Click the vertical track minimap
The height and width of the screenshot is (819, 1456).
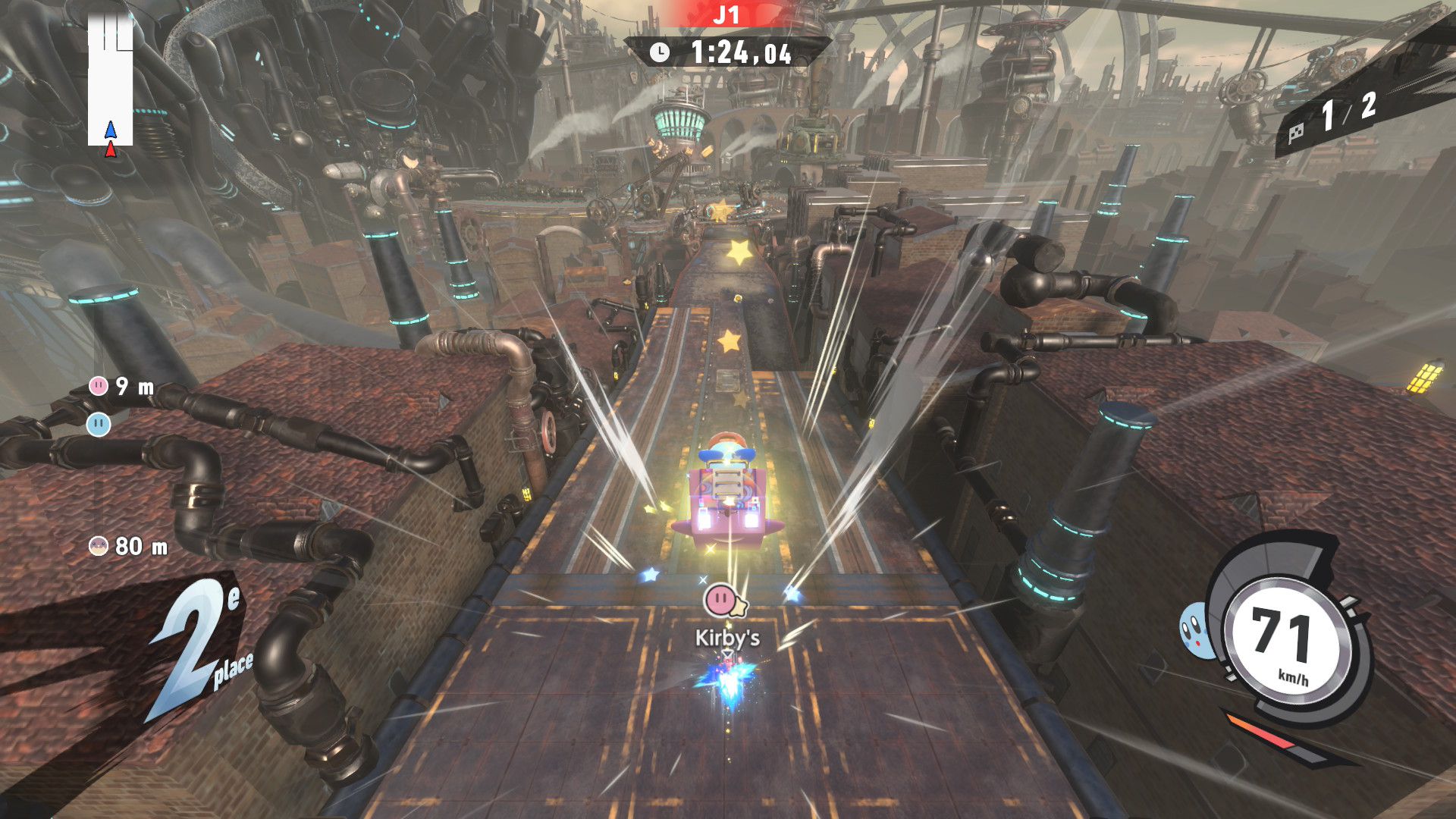(111, 80)
